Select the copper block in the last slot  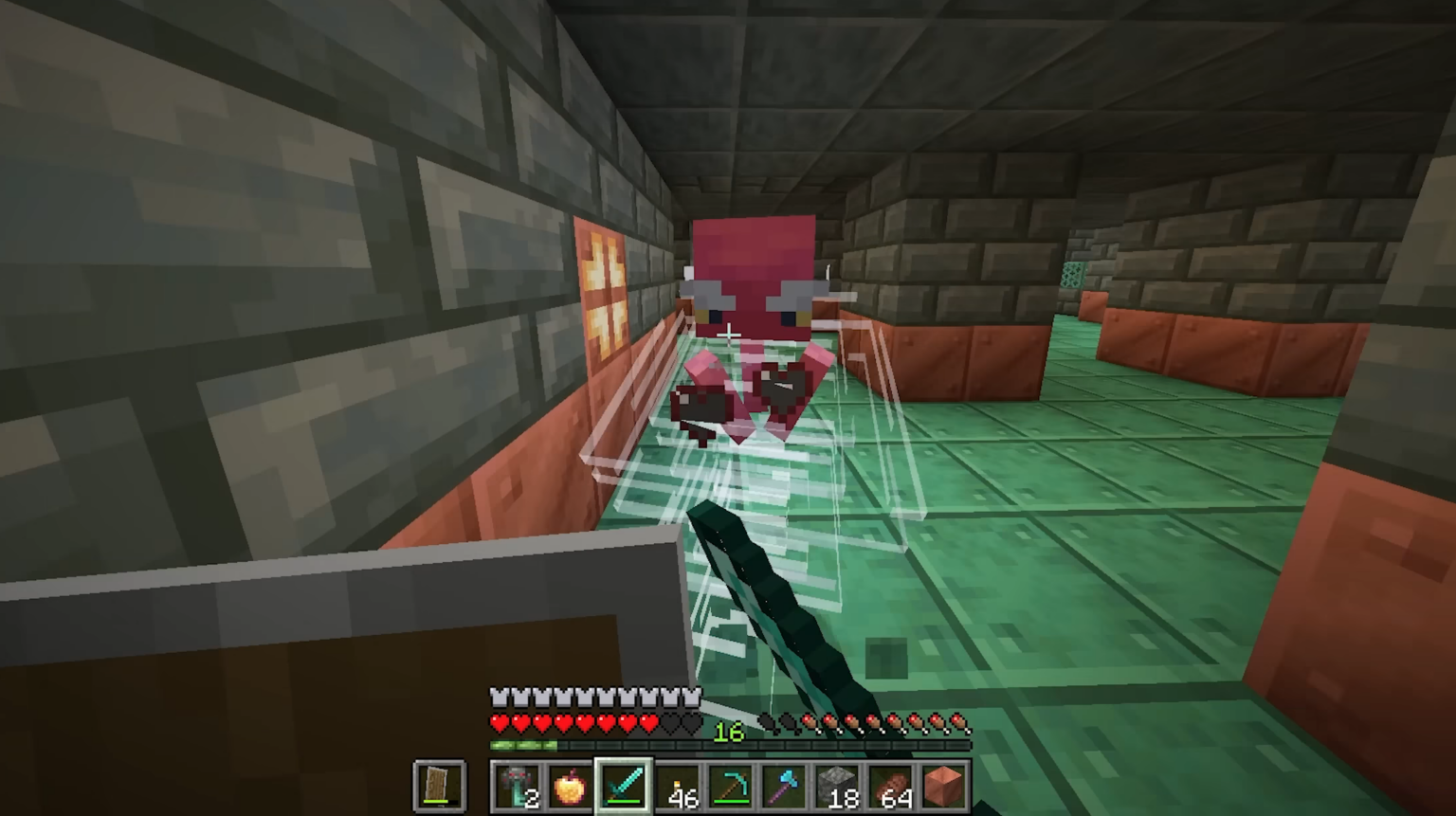tap(944, 787)
